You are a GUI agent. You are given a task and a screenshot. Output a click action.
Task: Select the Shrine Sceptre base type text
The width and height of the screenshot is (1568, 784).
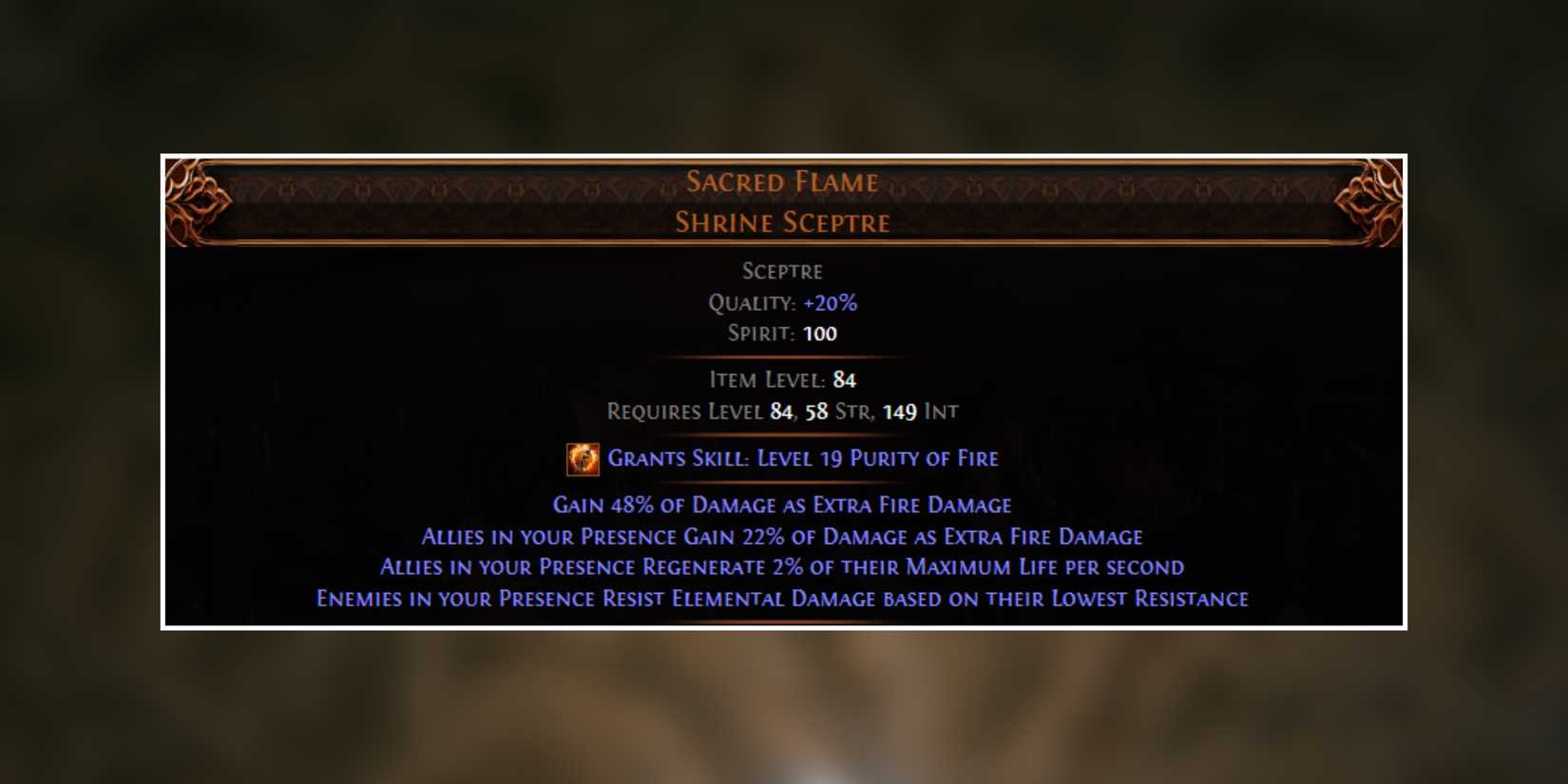(782, 222)
